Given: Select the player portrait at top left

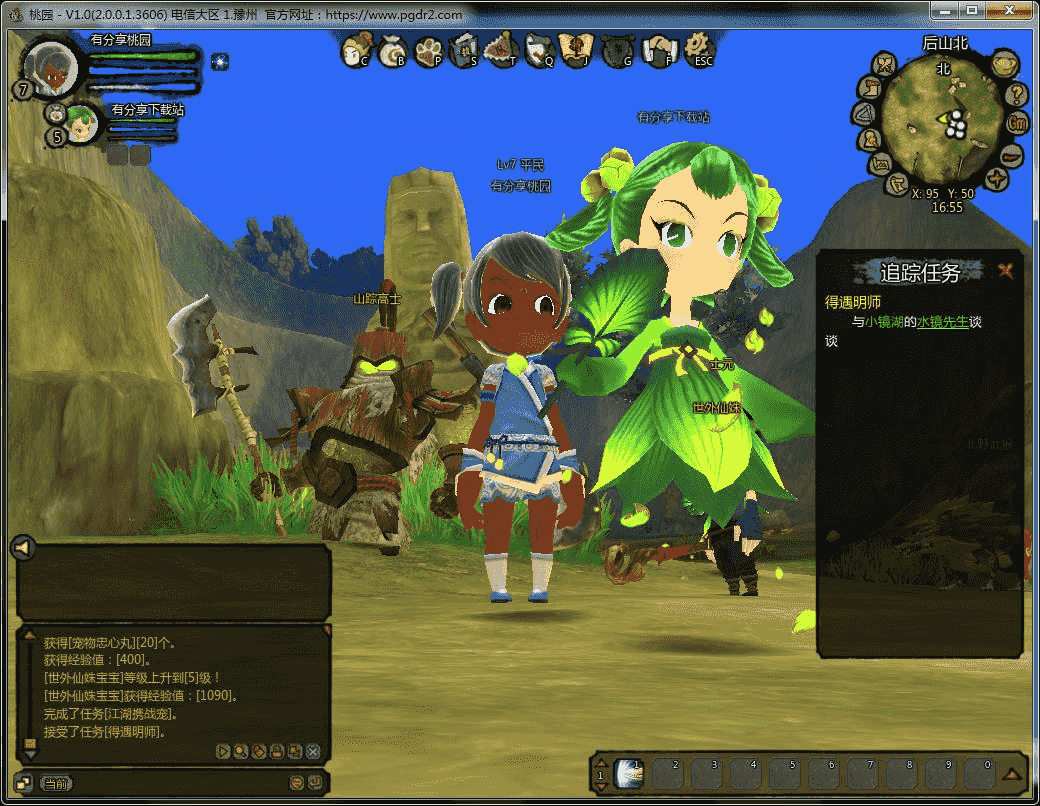Looking at the screenshot, I should click(x=52, y=67).
